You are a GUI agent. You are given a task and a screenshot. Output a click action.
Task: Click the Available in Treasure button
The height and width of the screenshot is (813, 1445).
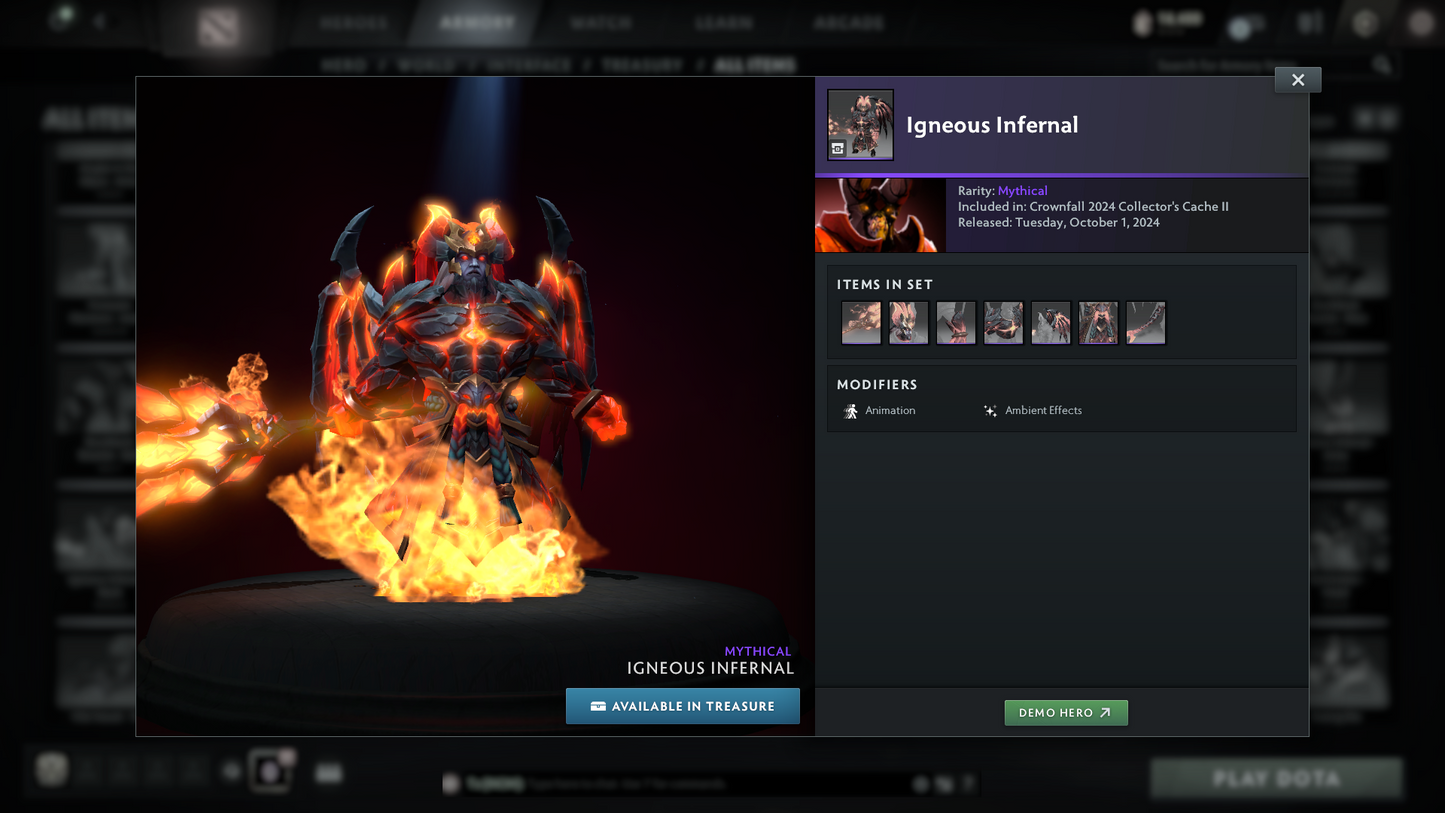[x=683, y=706]
